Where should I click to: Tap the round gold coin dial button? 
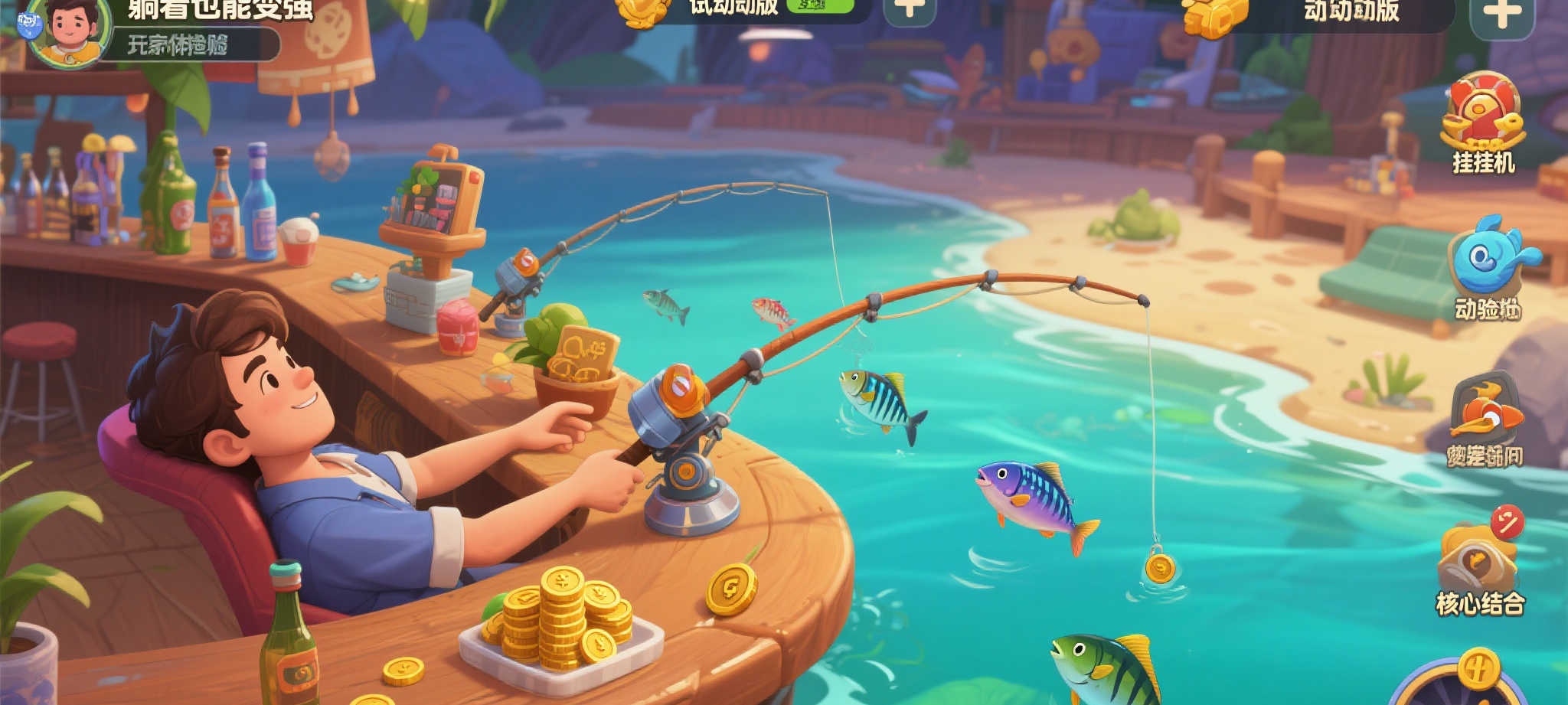tap(1478, 672)
